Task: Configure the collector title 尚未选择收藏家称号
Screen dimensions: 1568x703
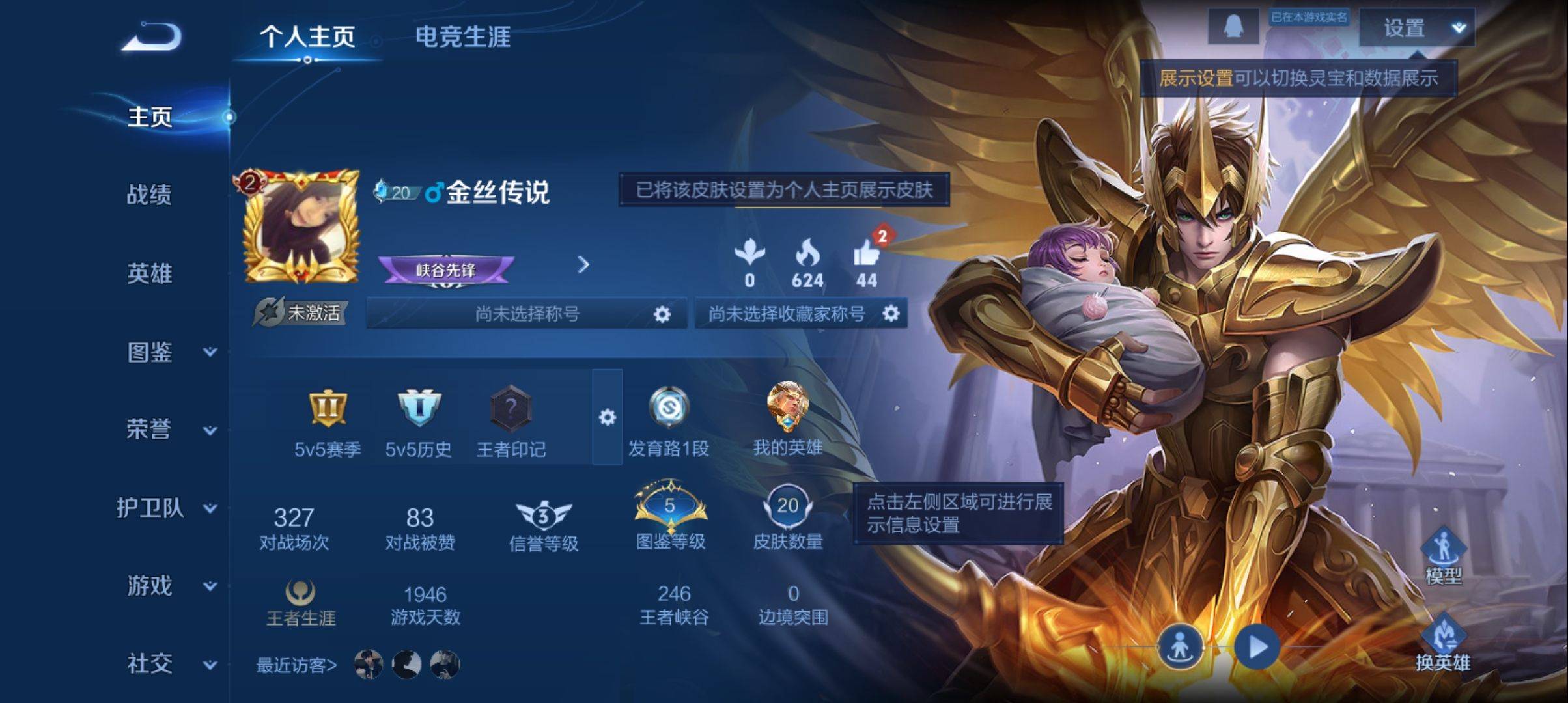Action: click(891, 314)
